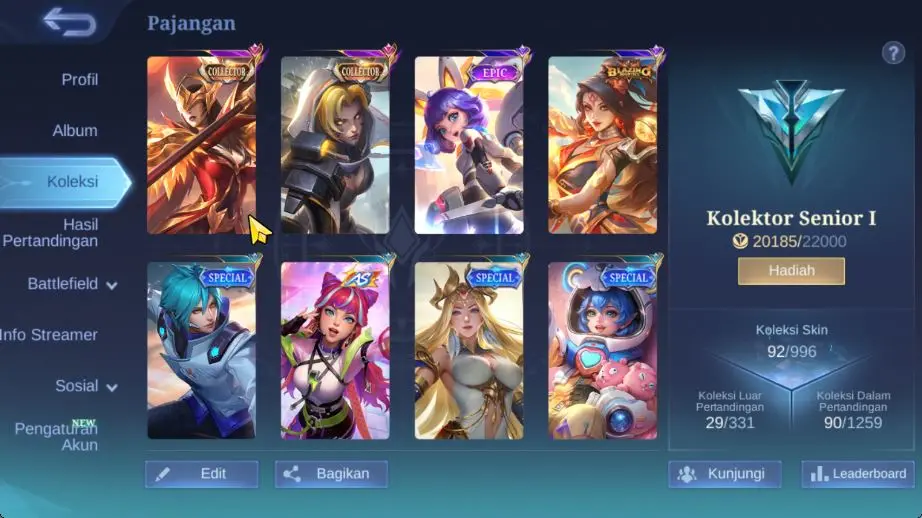Select the Koleksi tab
The image size is (922, 518).
71,181
